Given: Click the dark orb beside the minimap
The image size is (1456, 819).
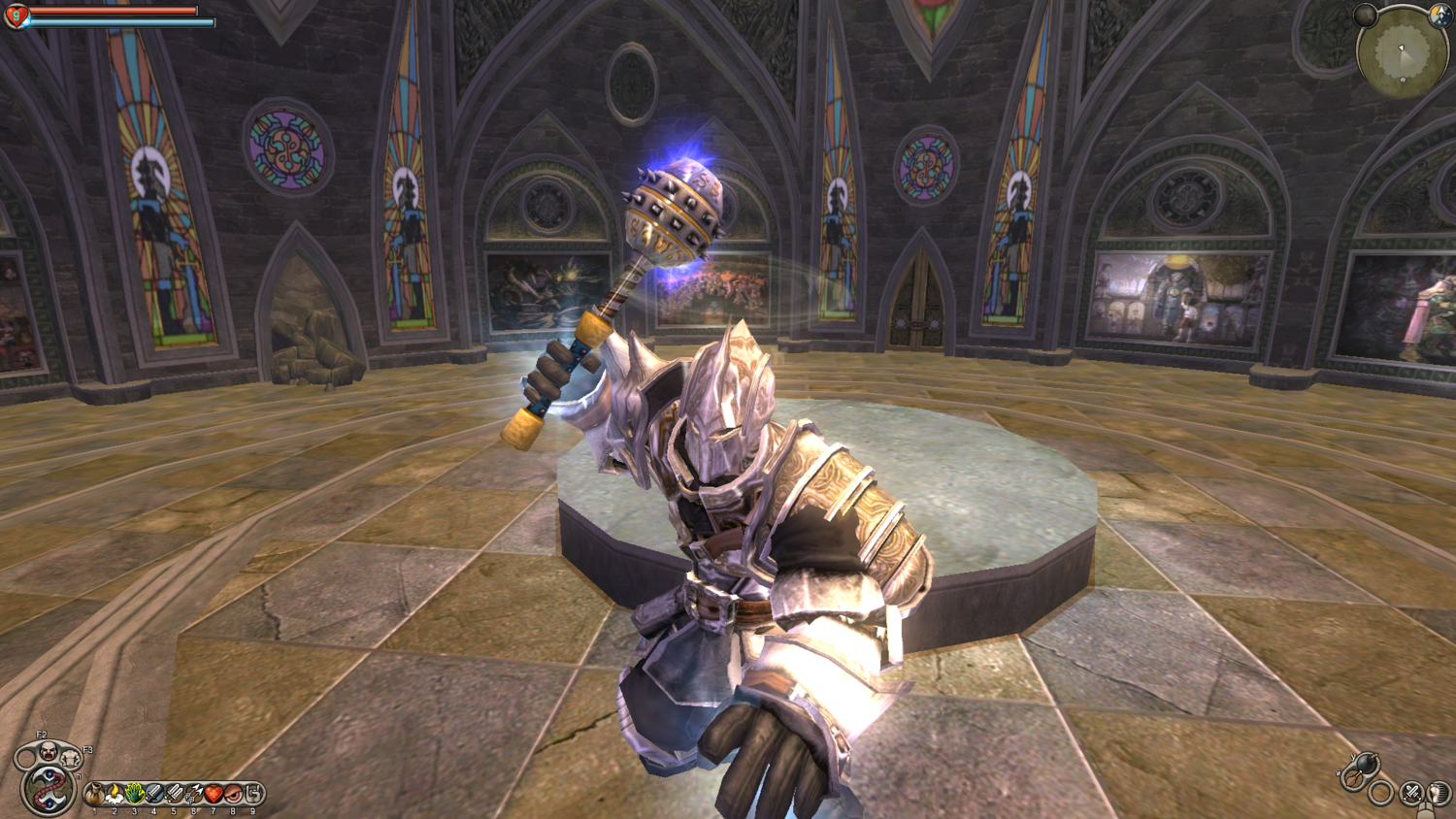Looking at the screenshot, I should 1366,15.
